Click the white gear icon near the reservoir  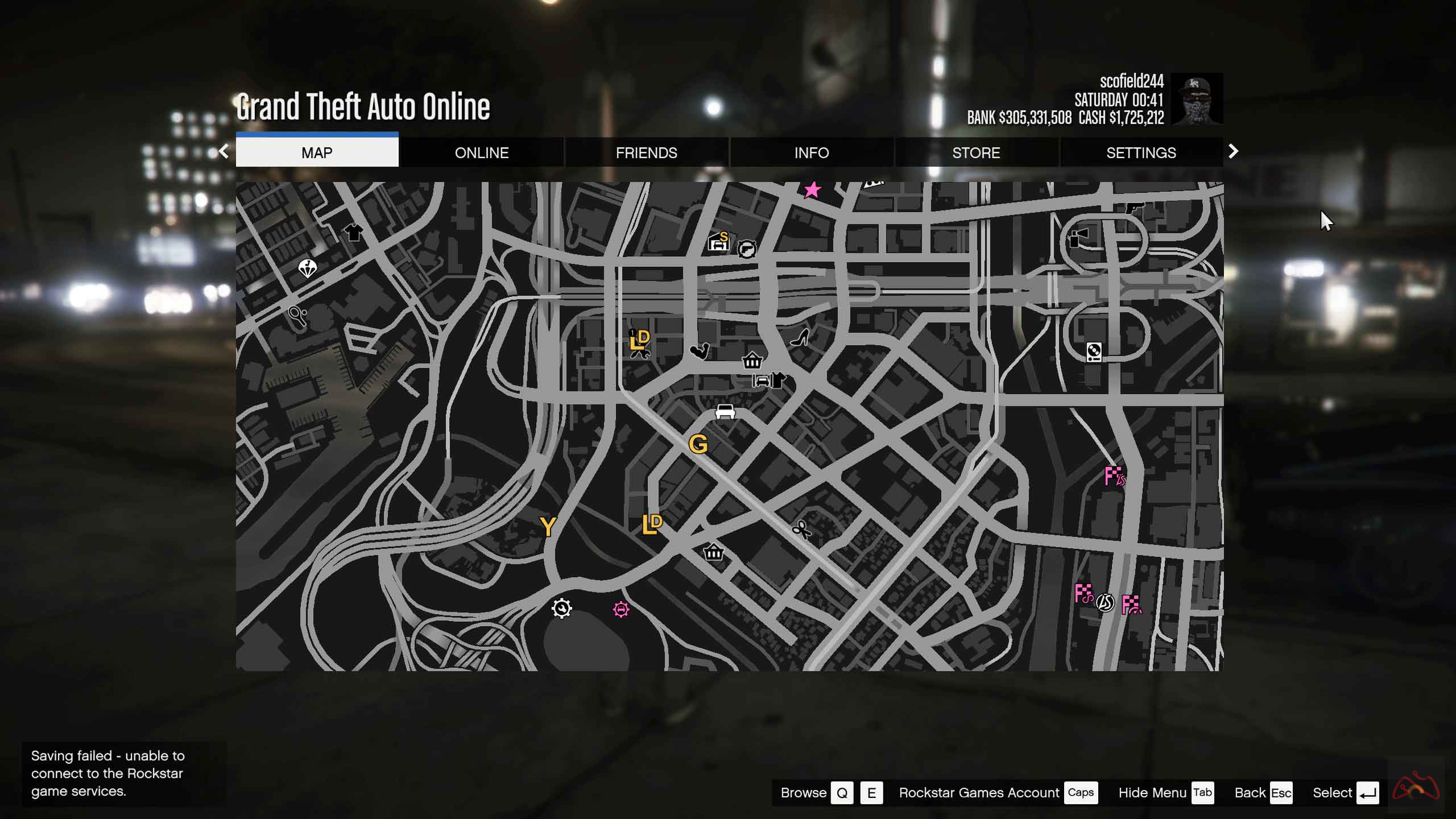[x=562, y=609]
